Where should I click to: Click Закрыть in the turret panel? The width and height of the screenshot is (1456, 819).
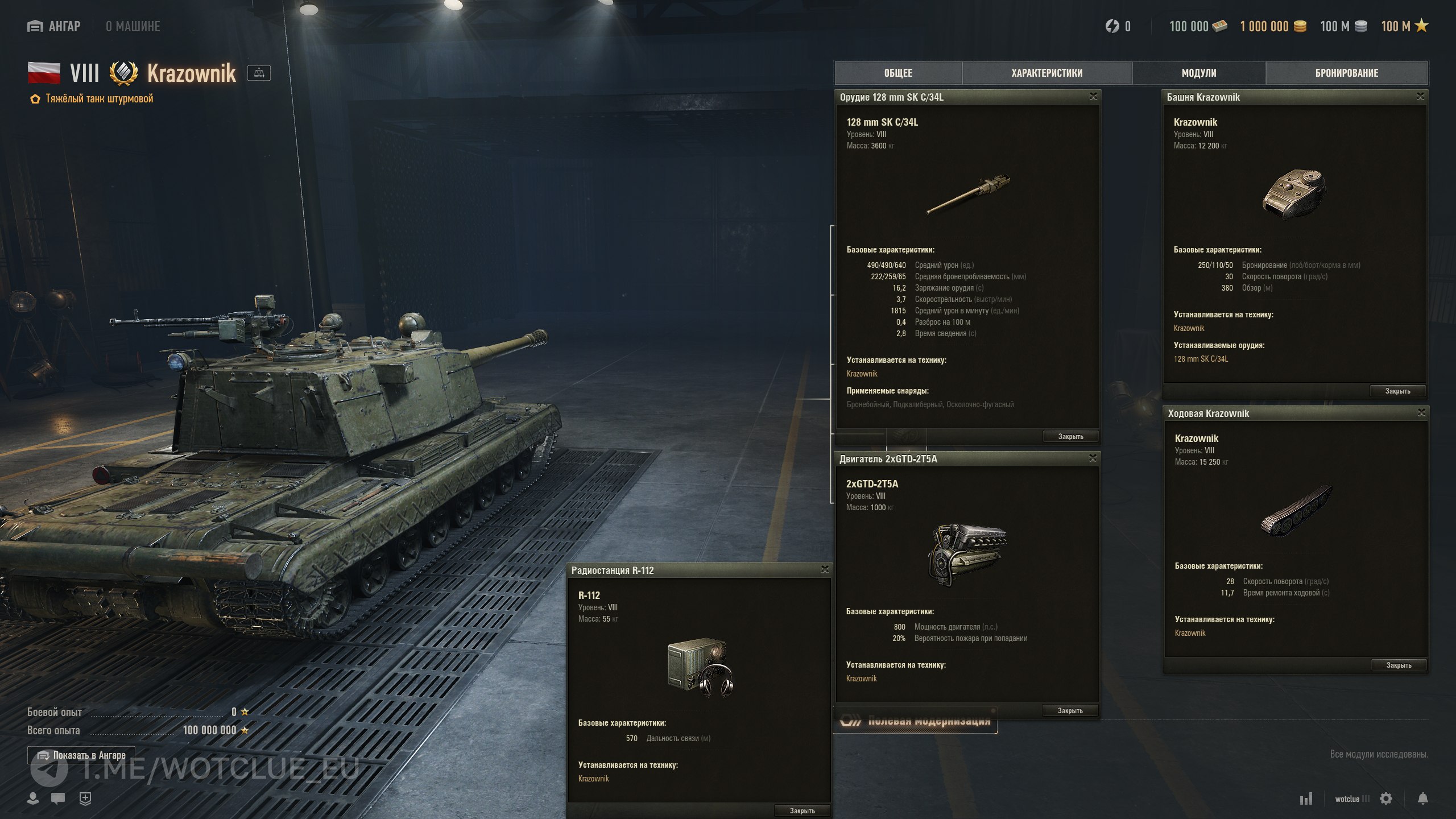[x=1397, y=391]
